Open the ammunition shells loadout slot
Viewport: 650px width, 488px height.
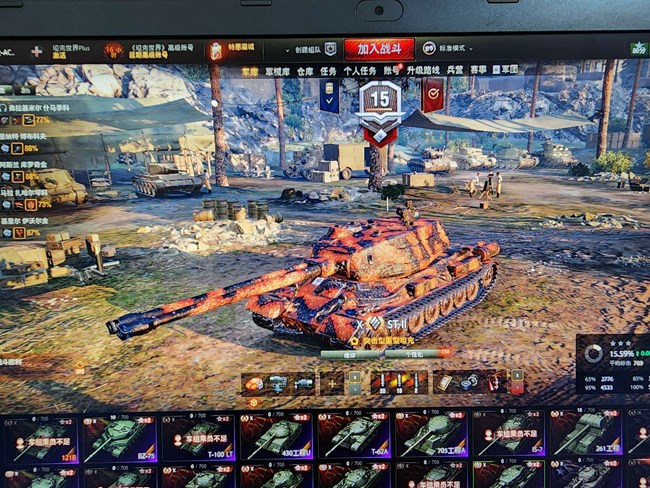398,383
